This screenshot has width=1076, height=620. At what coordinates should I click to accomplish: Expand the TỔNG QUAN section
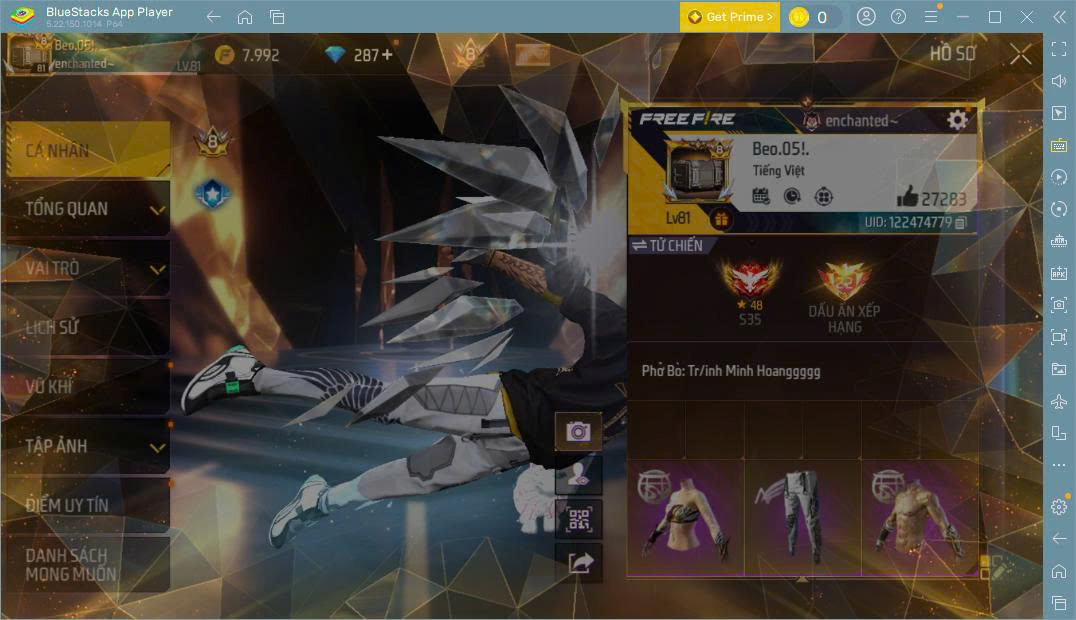tap(86, 209)
